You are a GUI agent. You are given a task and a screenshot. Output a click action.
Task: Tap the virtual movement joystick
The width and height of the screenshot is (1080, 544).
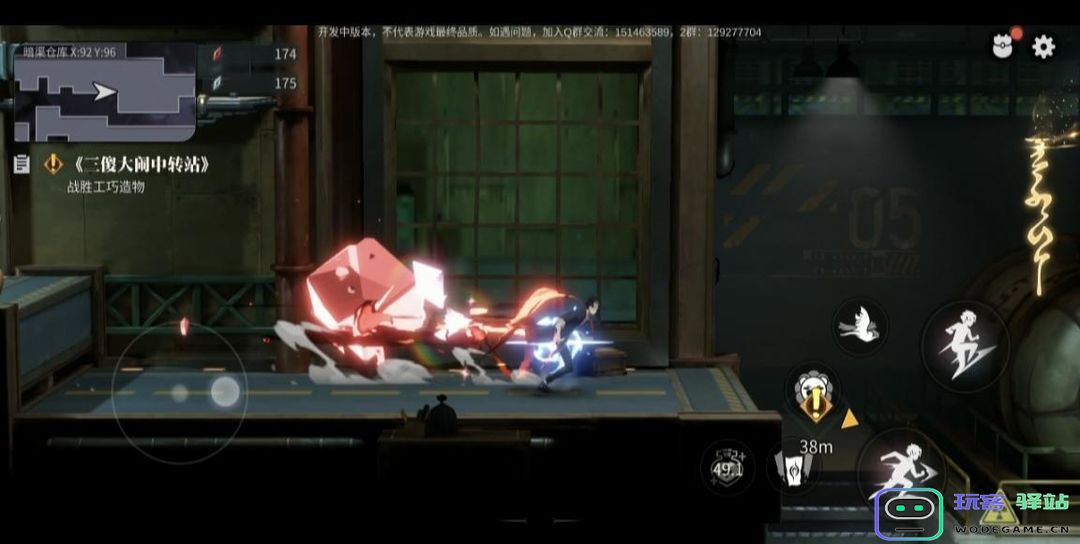(x=180, y=393)
